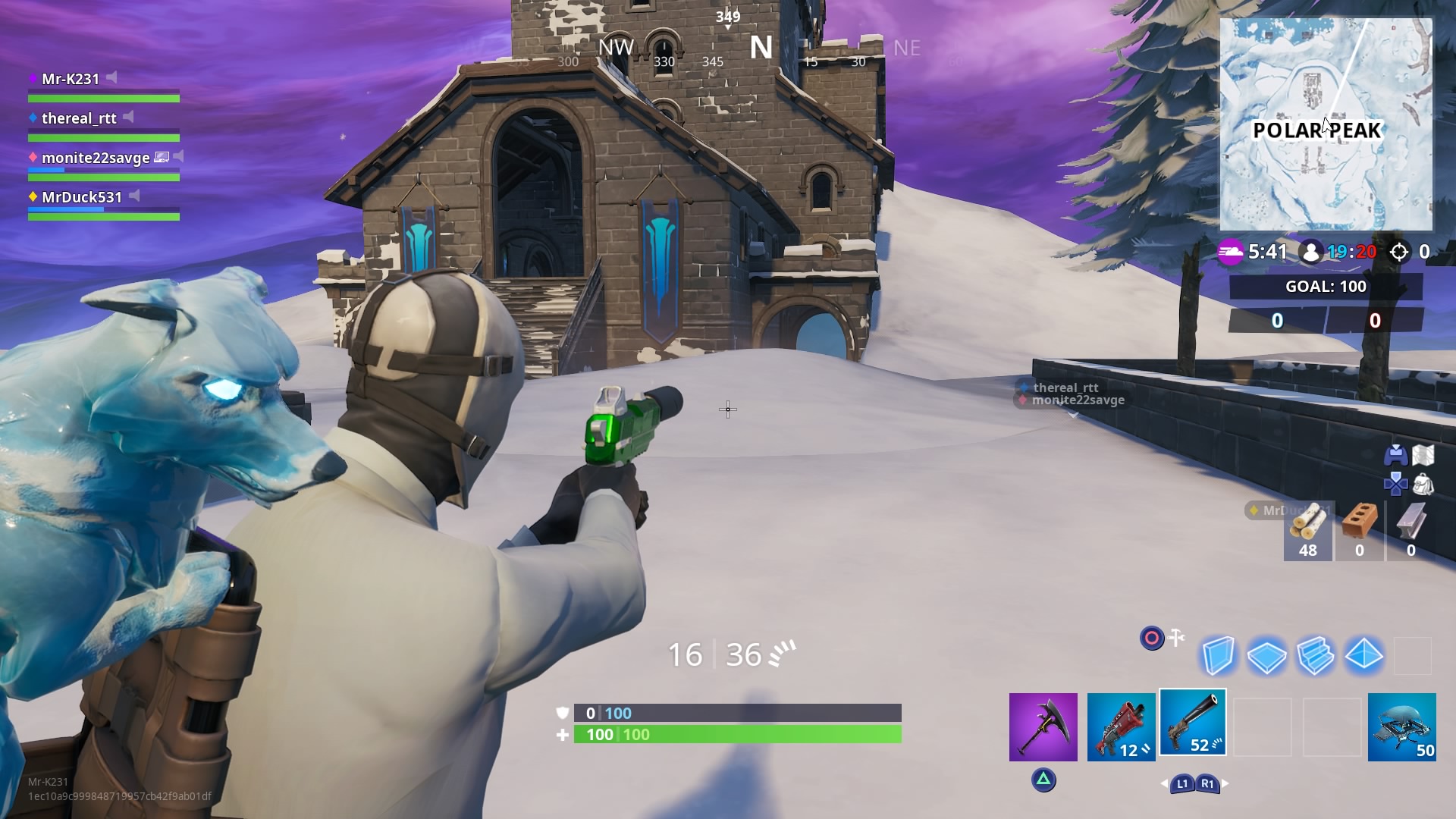The width and height of the screenshot is (1456, 819).
Task: Select the floor build piece icon
Action: pyautogui.click(x=1268, y=654)
